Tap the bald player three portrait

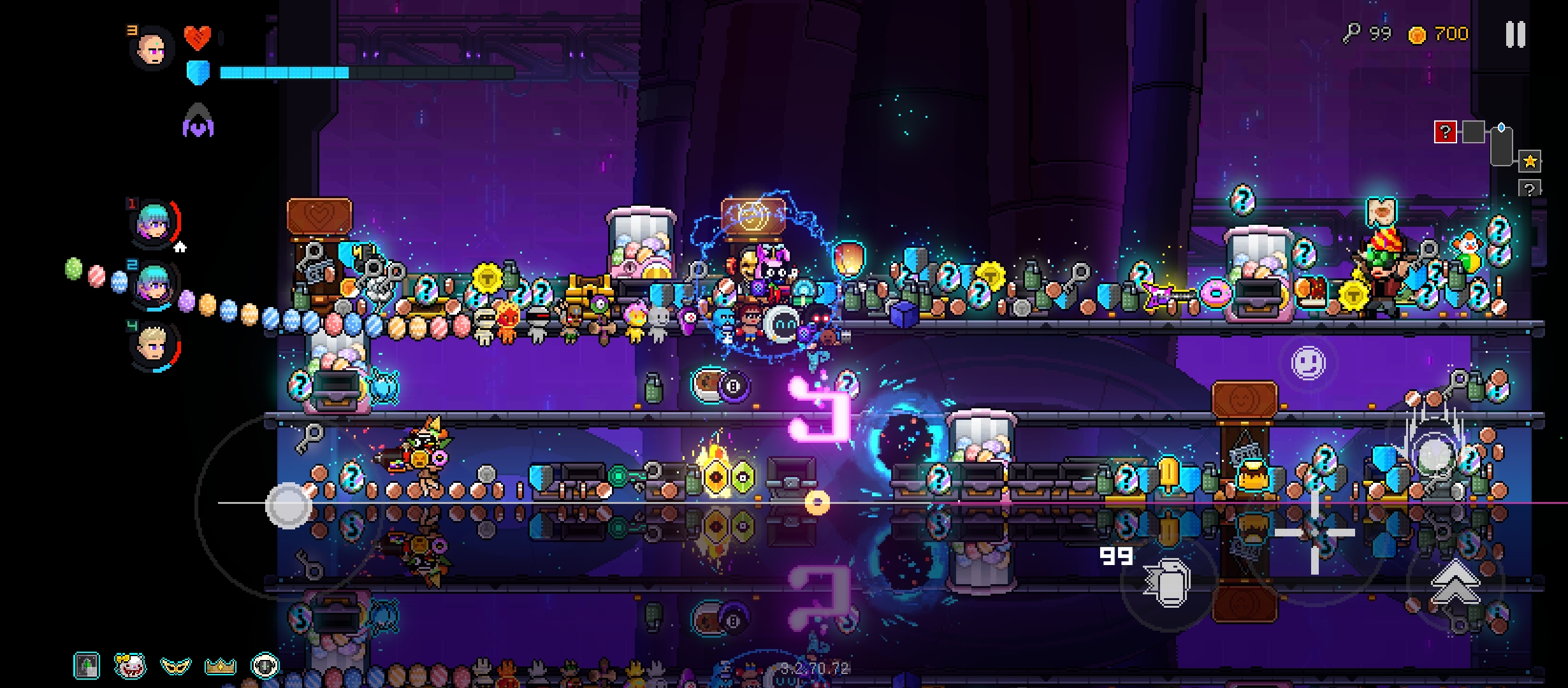[152, 48]
